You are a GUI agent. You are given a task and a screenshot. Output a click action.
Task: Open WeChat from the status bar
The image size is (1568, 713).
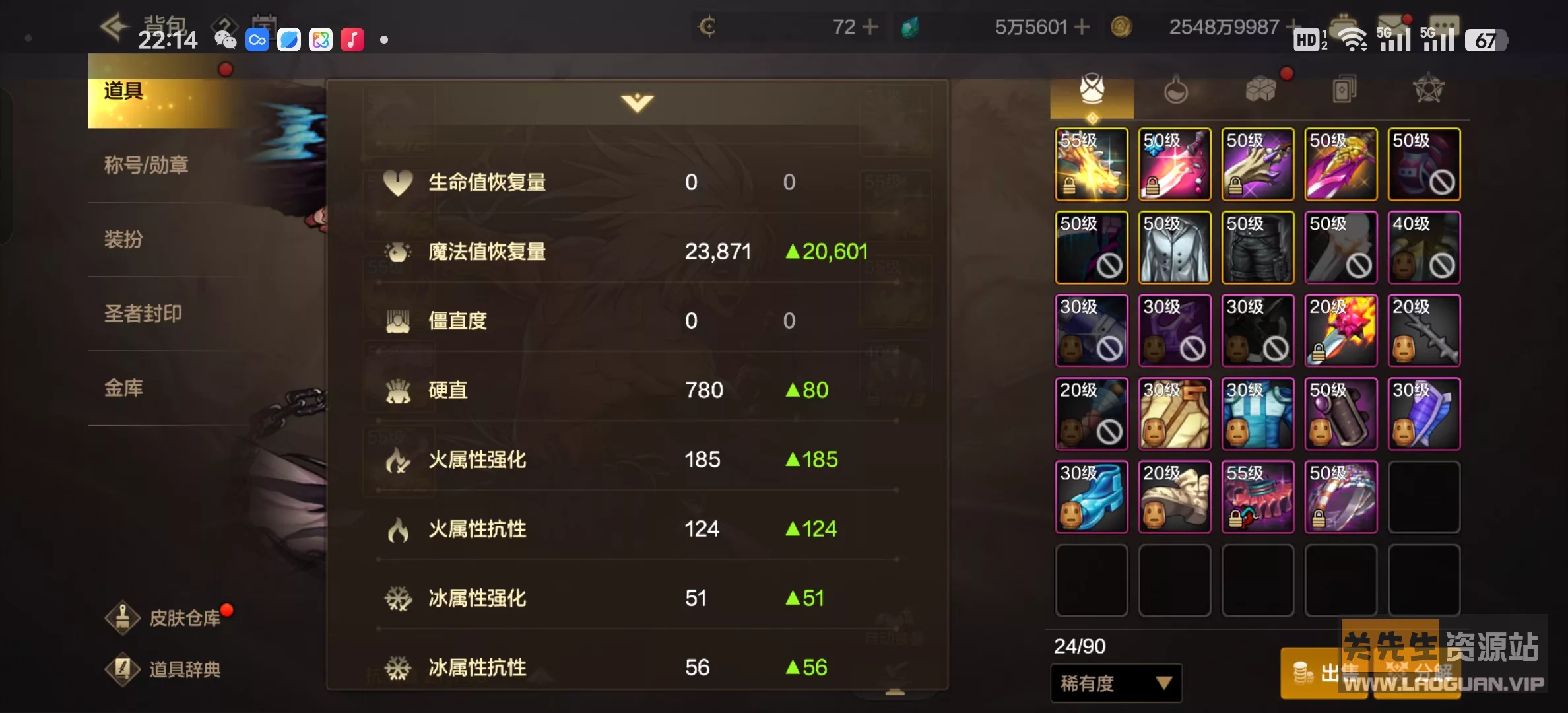pos(225,40)
